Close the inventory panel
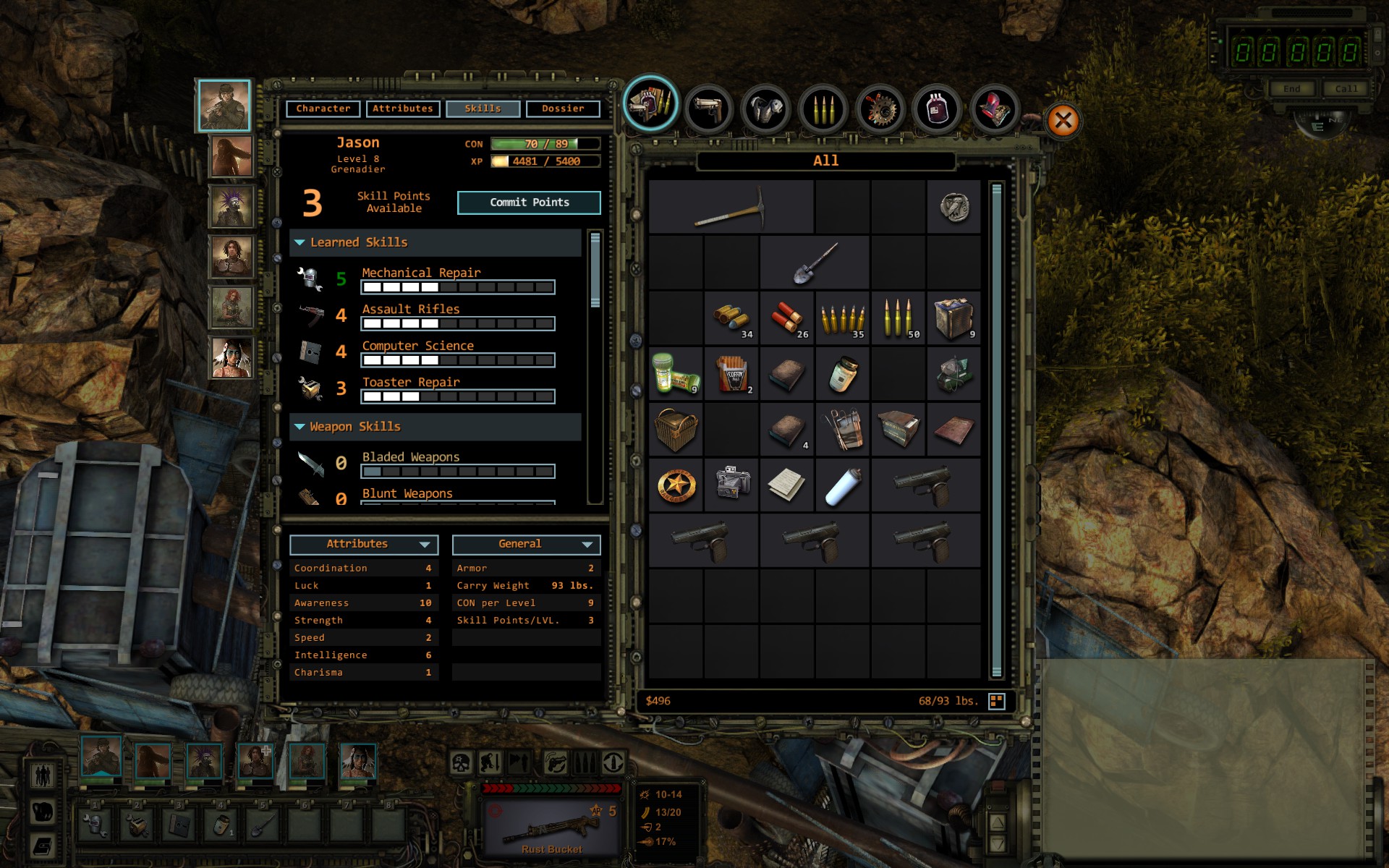The image size is (1389, 868). [x=1063, y=121]
